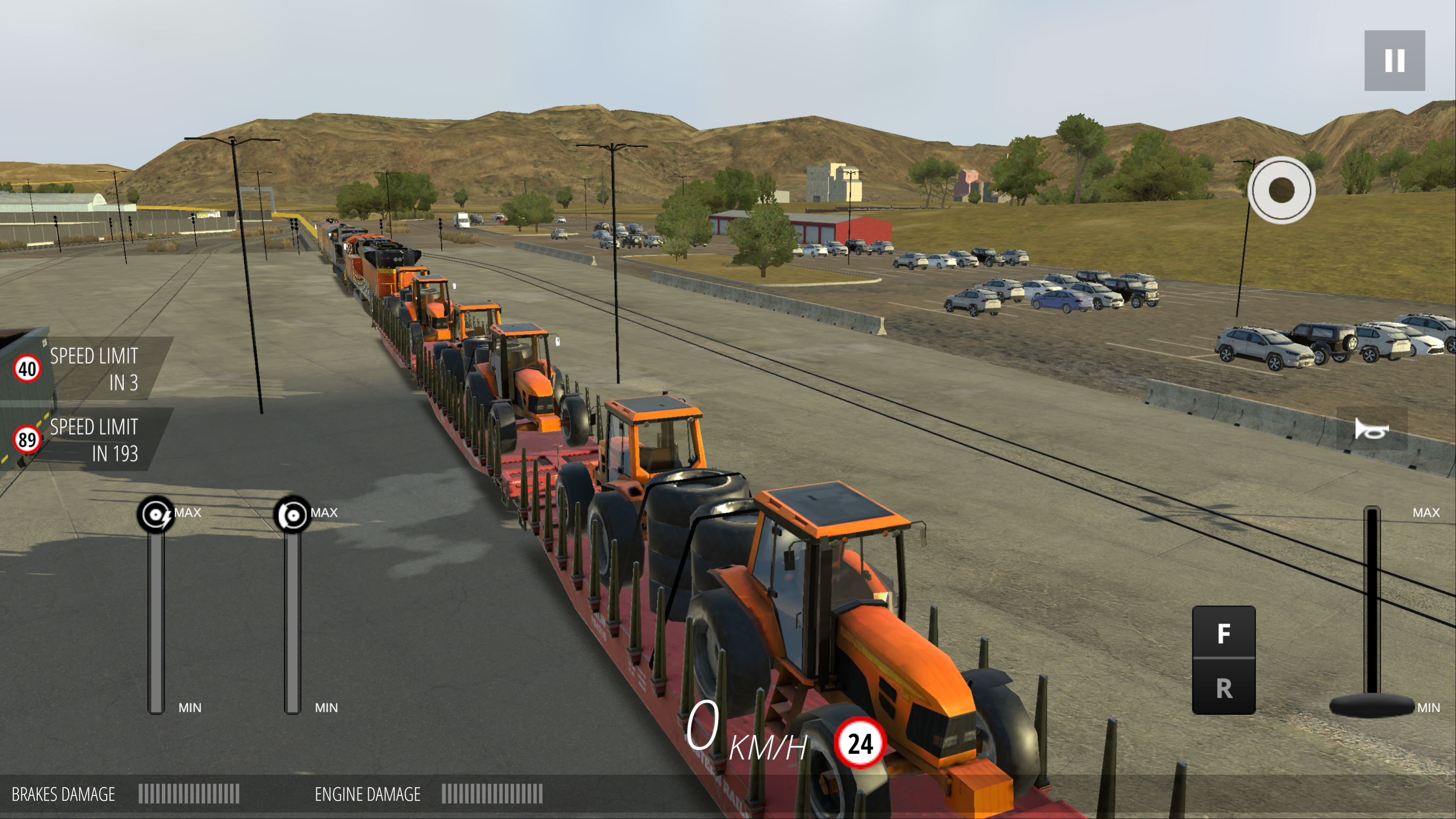The image size is (1456, 819).
Task: Click the train brake slider knob
Action: [x=292, y=515]
